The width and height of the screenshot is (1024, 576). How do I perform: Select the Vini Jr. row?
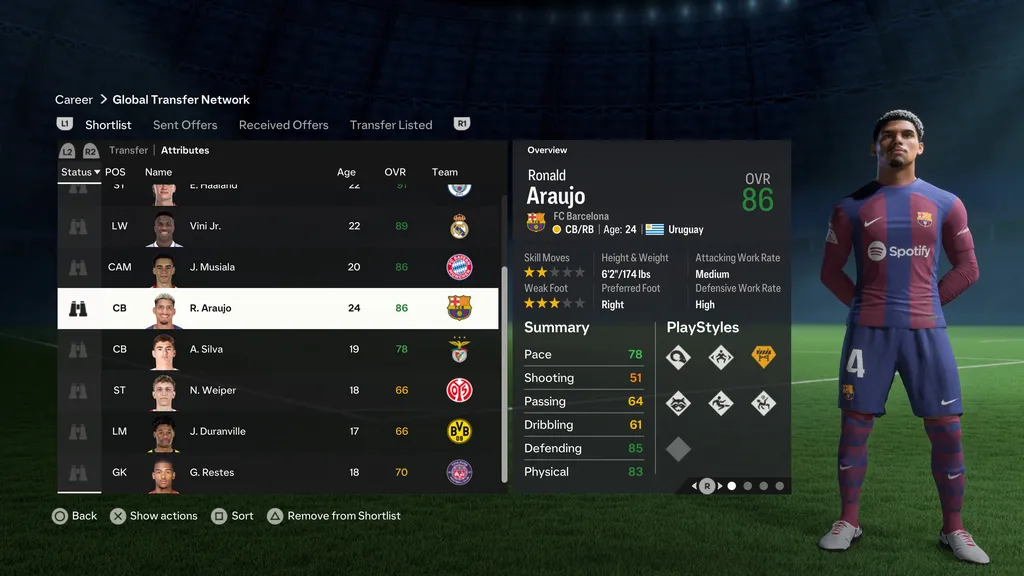point(278,226)
